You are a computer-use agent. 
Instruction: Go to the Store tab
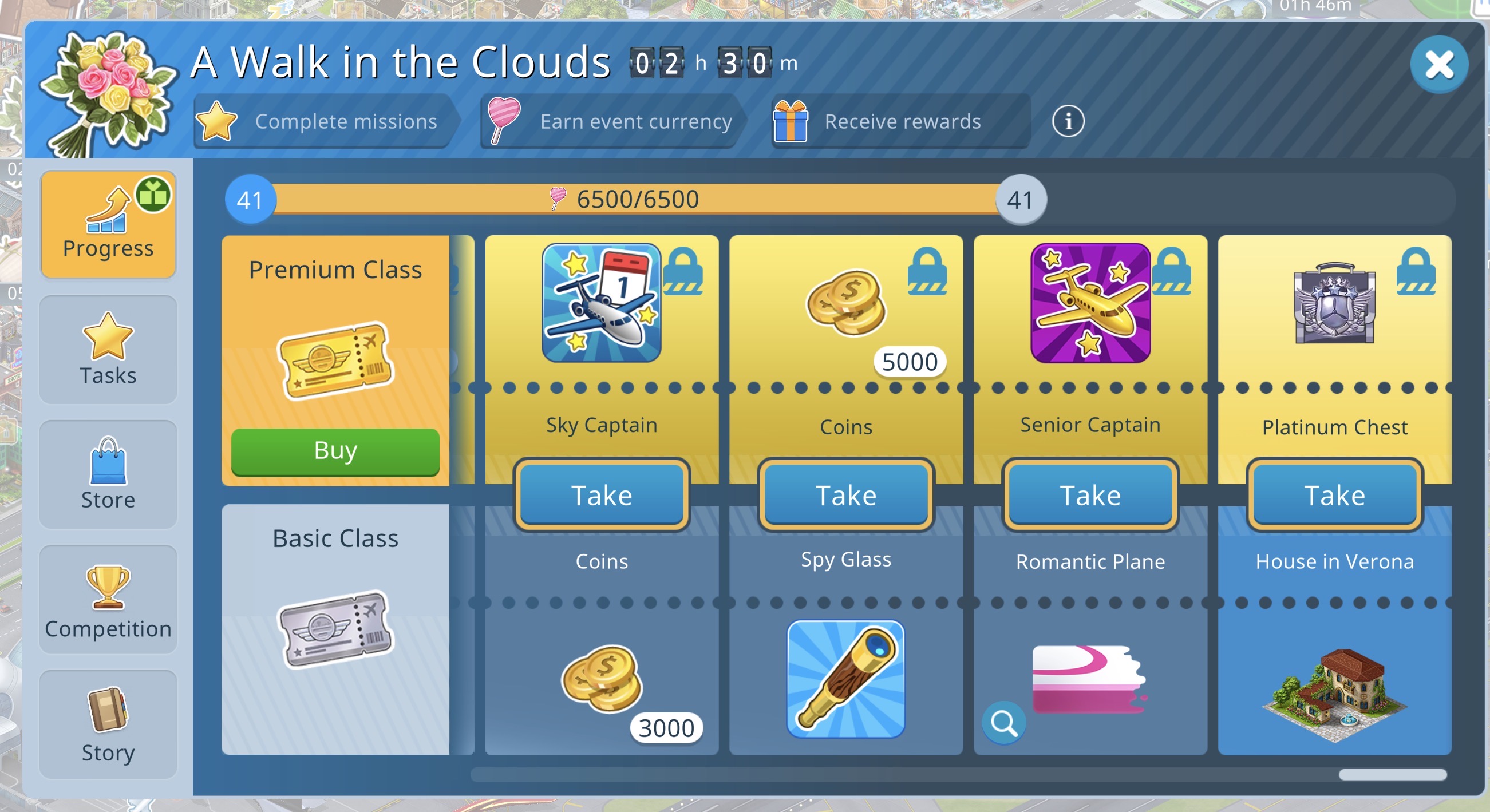coord(108,474)
